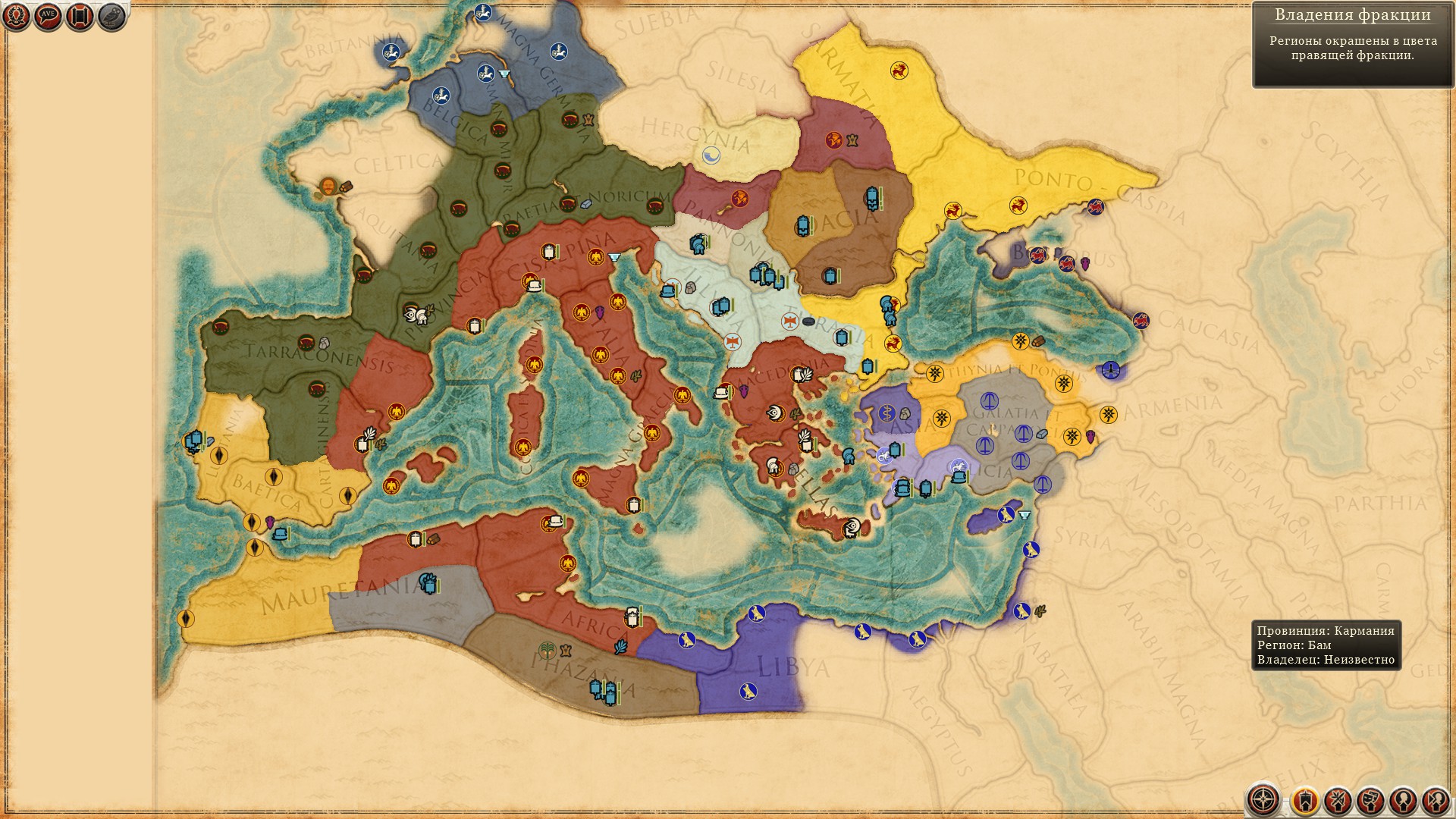Toggle the theater-masks culture map mode
Viewport: 1456px width, 819px height.
coord(1371,799)
